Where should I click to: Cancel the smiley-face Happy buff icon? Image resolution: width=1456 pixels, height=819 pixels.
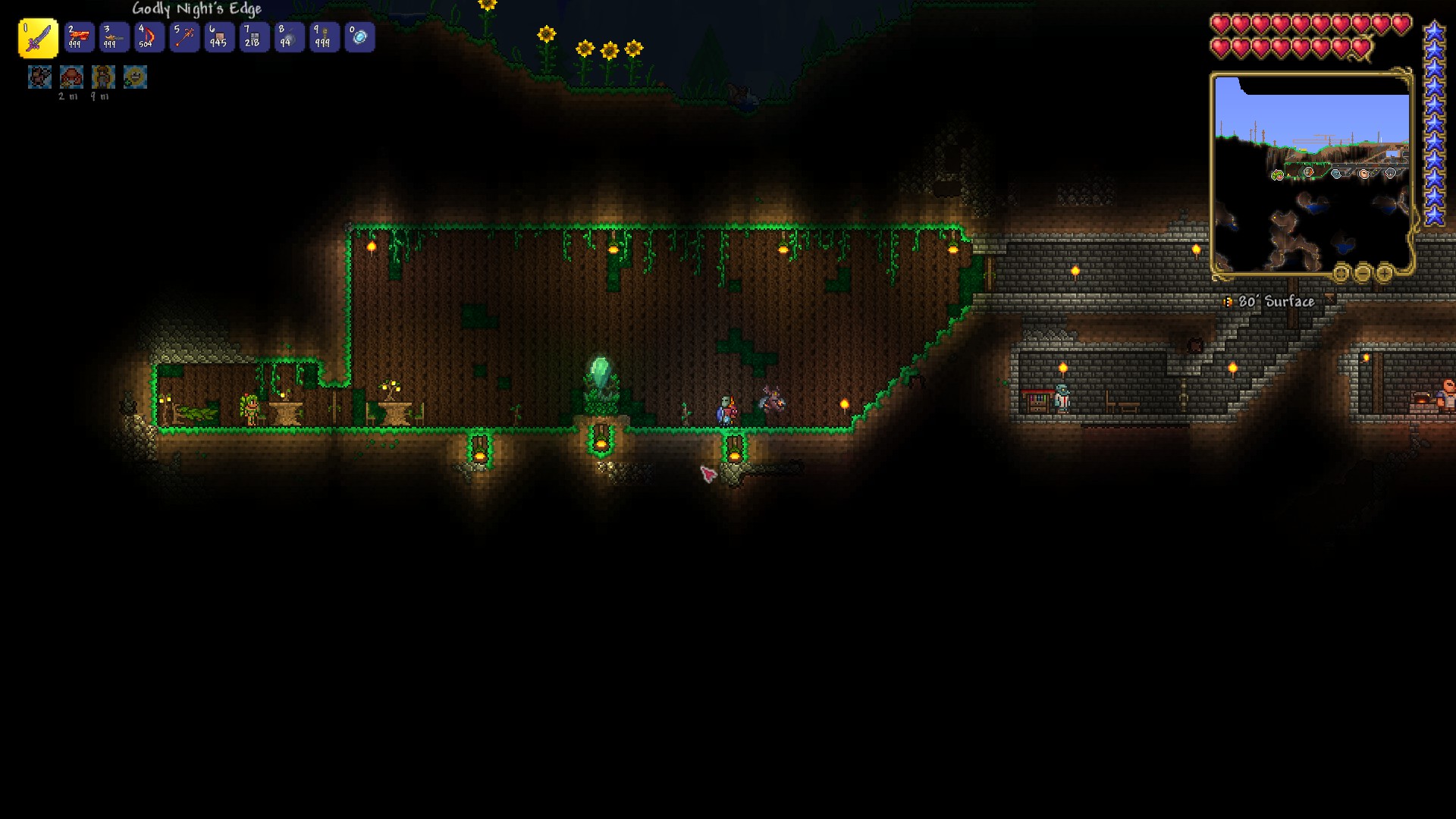pos(135,77)
